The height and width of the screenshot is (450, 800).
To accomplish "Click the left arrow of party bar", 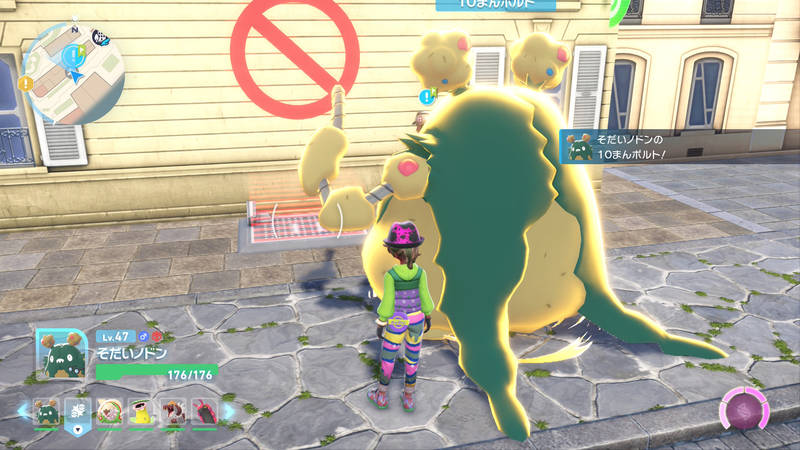I will pyautogui.click(x=21, y=410).
